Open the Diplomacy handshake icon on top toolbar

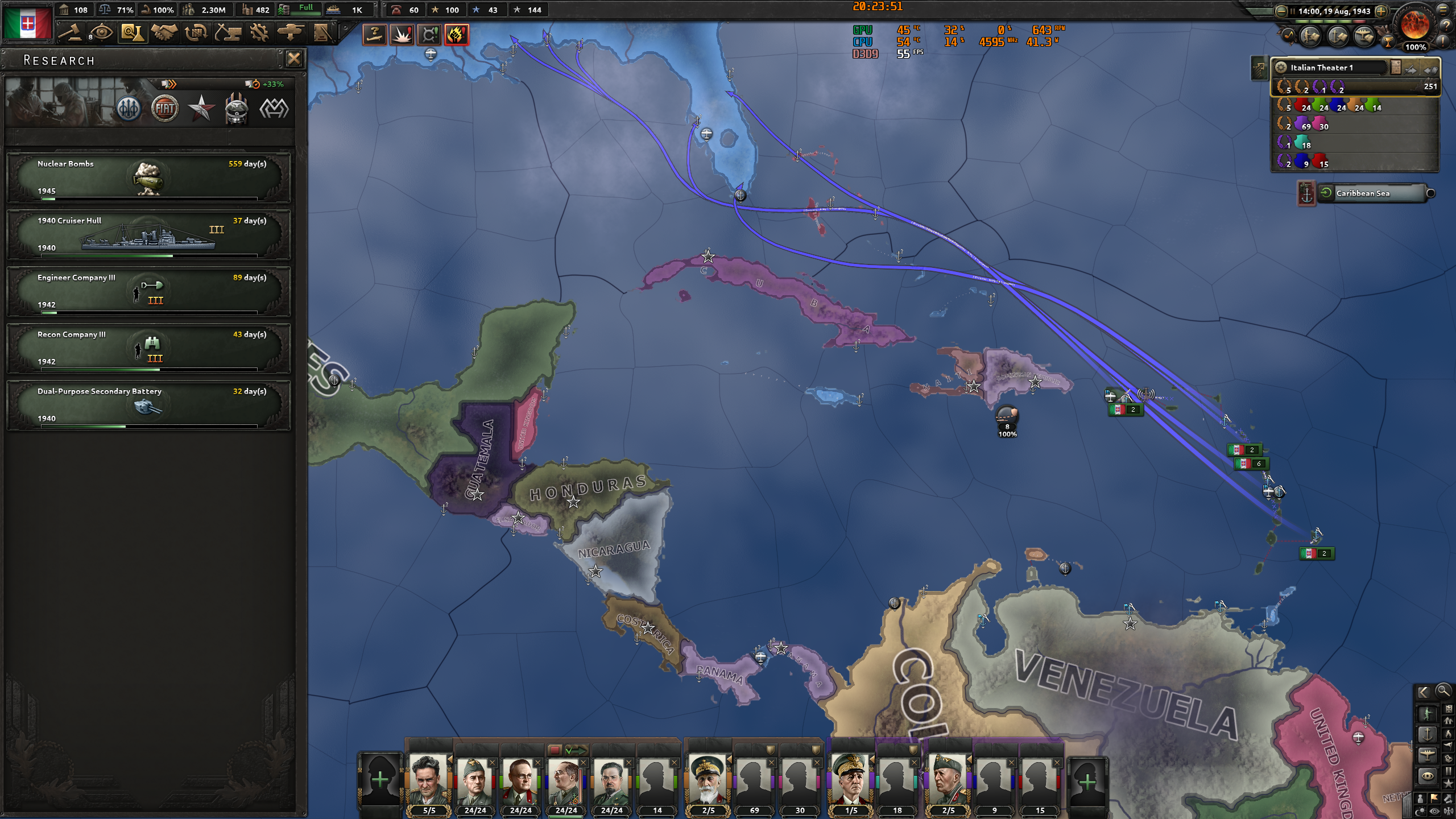coord(164,32)
